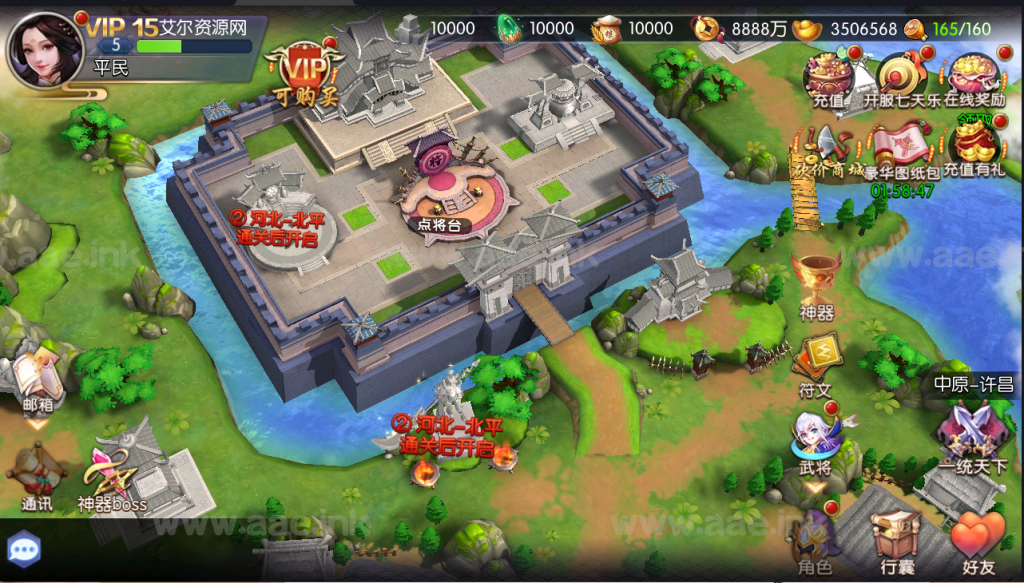Open the player avatar portrait
This screenshot has width=1024, height=583.
click(x=45, y=47)
